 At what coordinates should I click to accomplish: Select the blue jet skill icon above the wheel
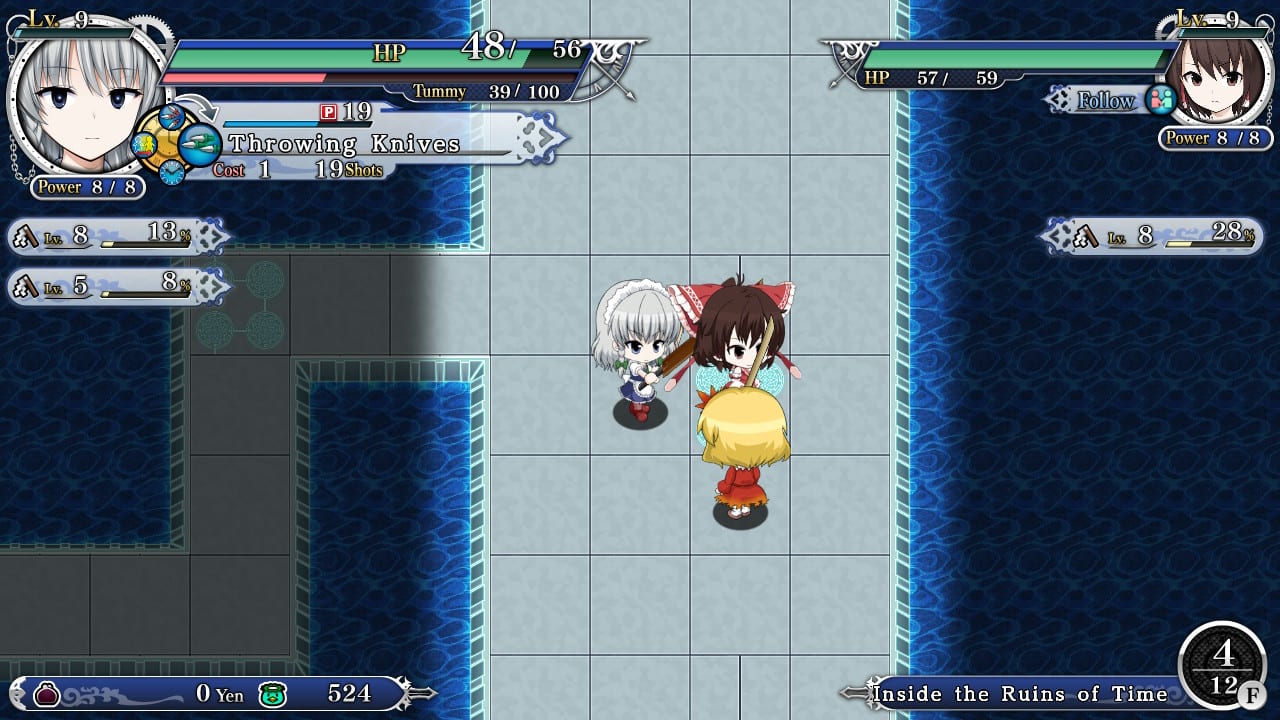click(170, 116)
